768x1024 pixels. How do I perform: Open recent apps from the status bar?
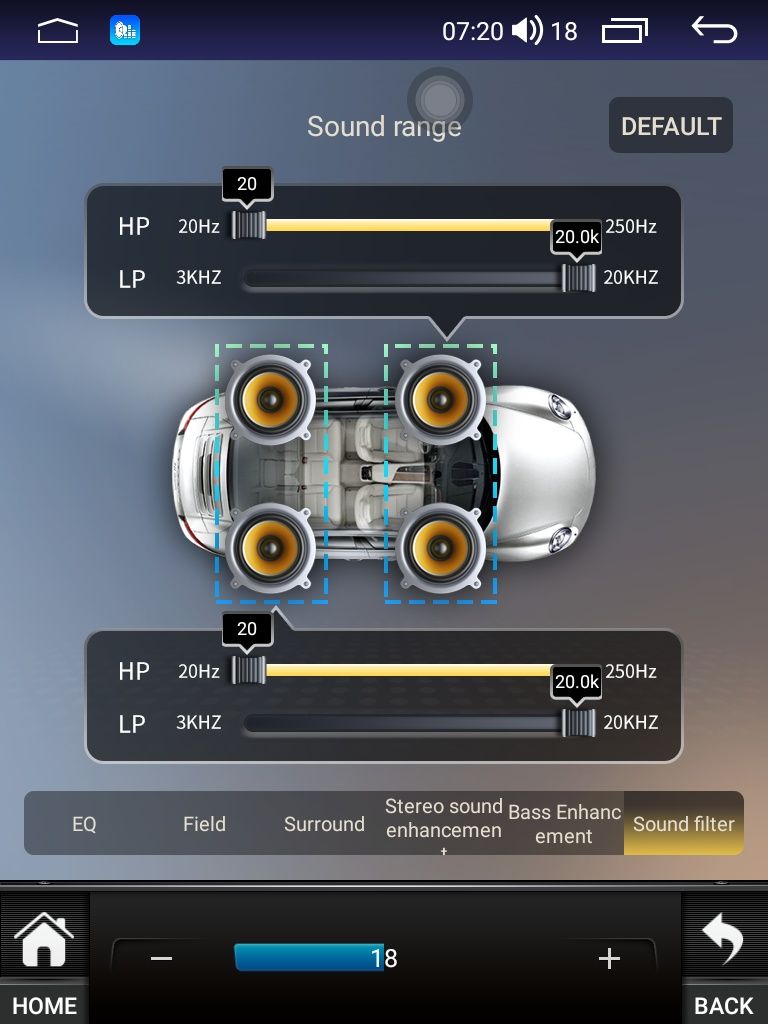click(624, 31)
